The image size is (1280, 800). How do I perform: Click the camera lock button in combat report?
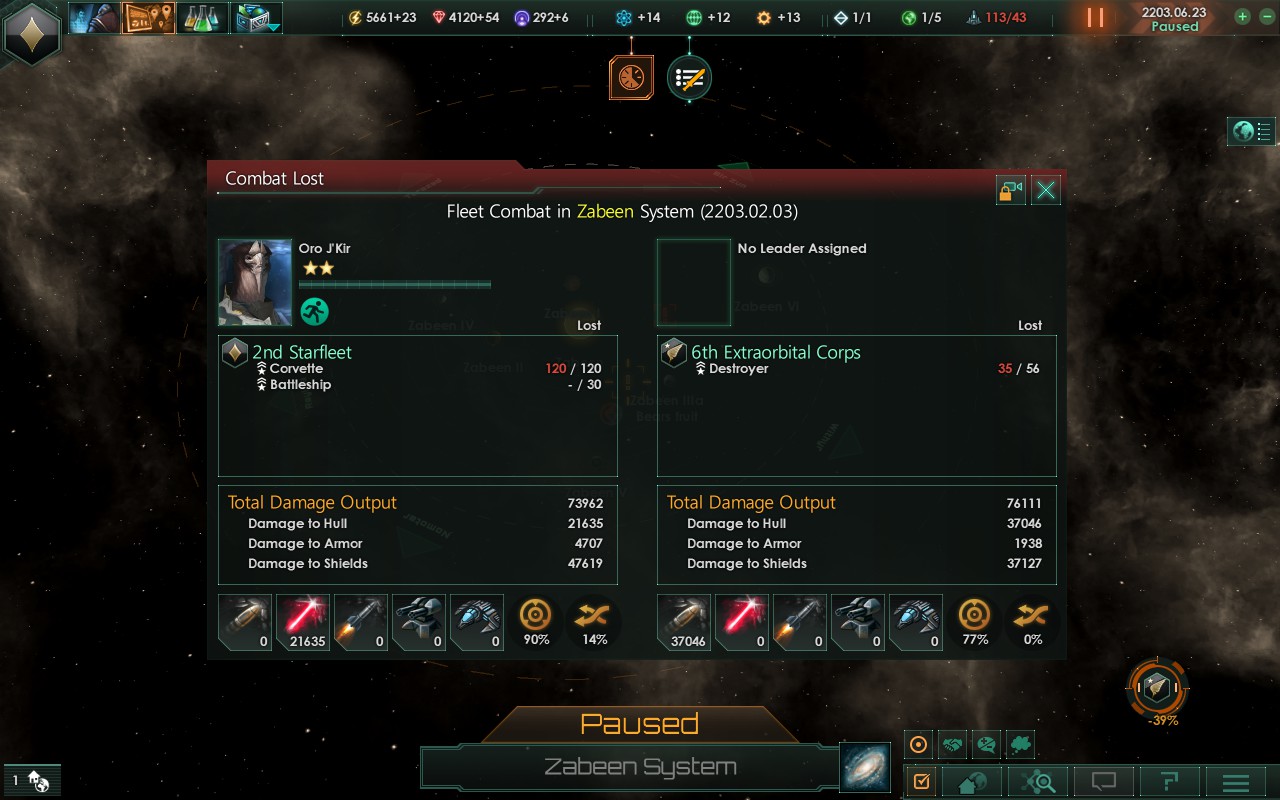[x=1011, y=190]
